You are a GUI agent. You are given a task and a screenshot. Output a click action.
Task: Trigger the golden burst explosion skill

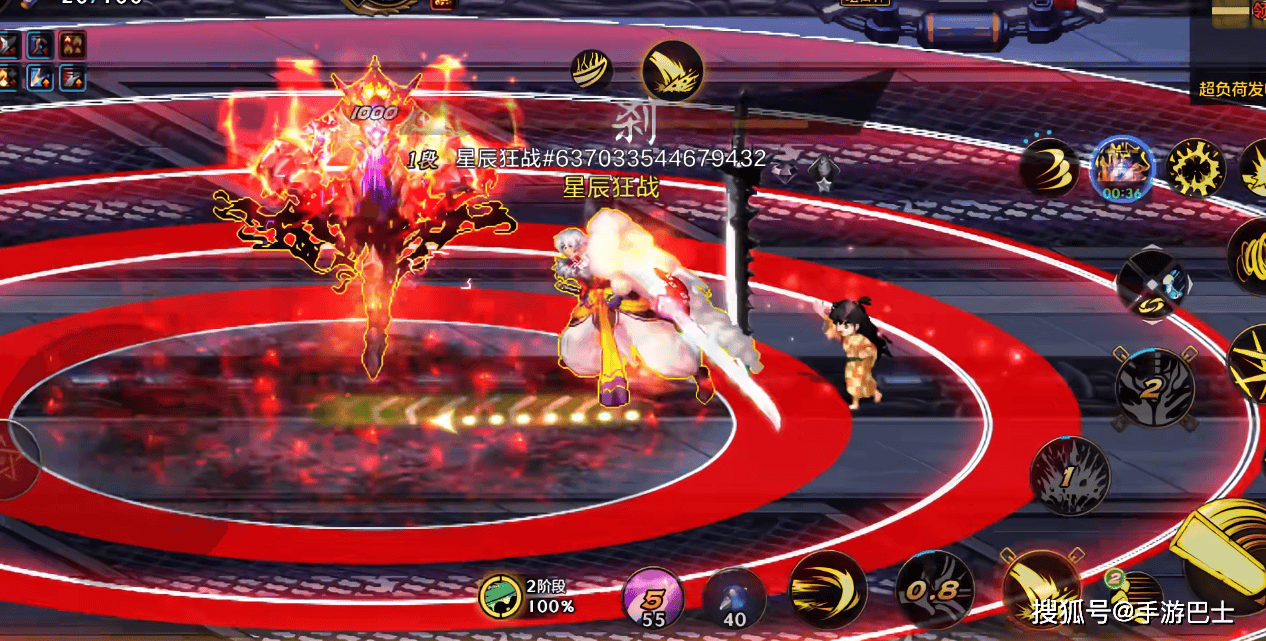1196,167
